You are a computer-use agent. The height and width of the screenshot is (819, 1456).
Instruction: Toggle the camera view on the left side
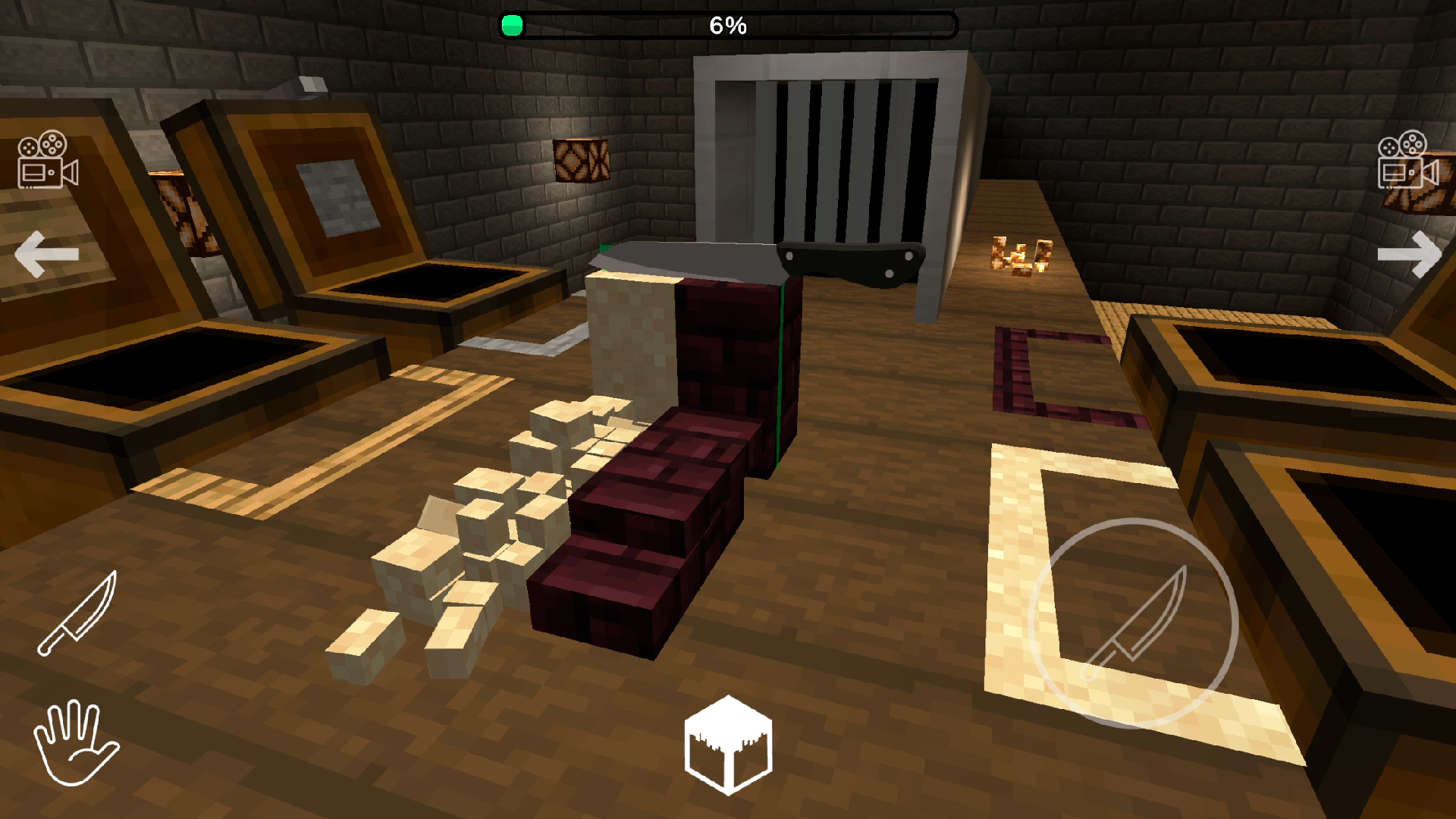tap(45, 159)
